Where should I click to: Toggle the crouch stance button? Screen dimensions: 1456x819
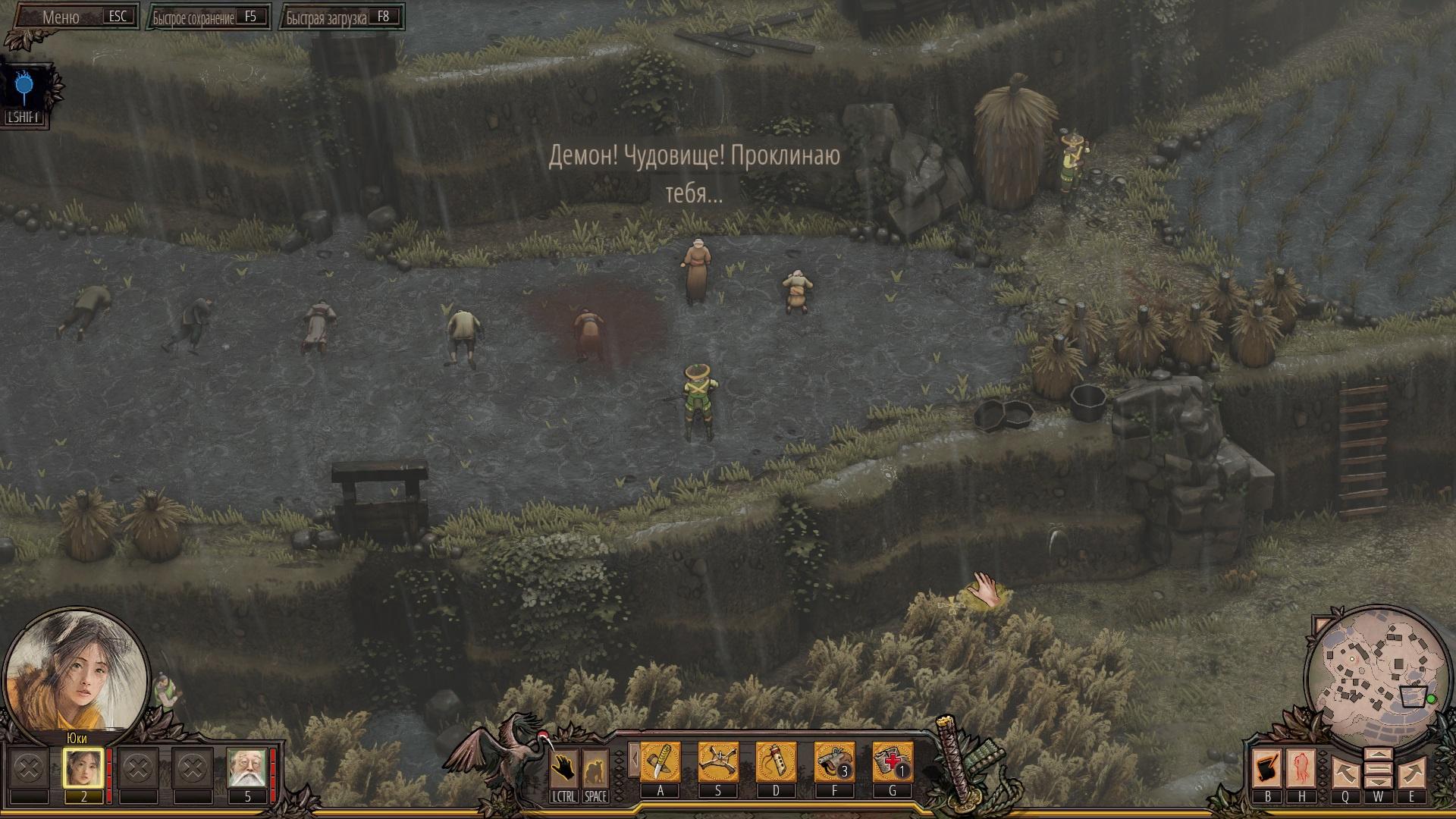[595, 769]
